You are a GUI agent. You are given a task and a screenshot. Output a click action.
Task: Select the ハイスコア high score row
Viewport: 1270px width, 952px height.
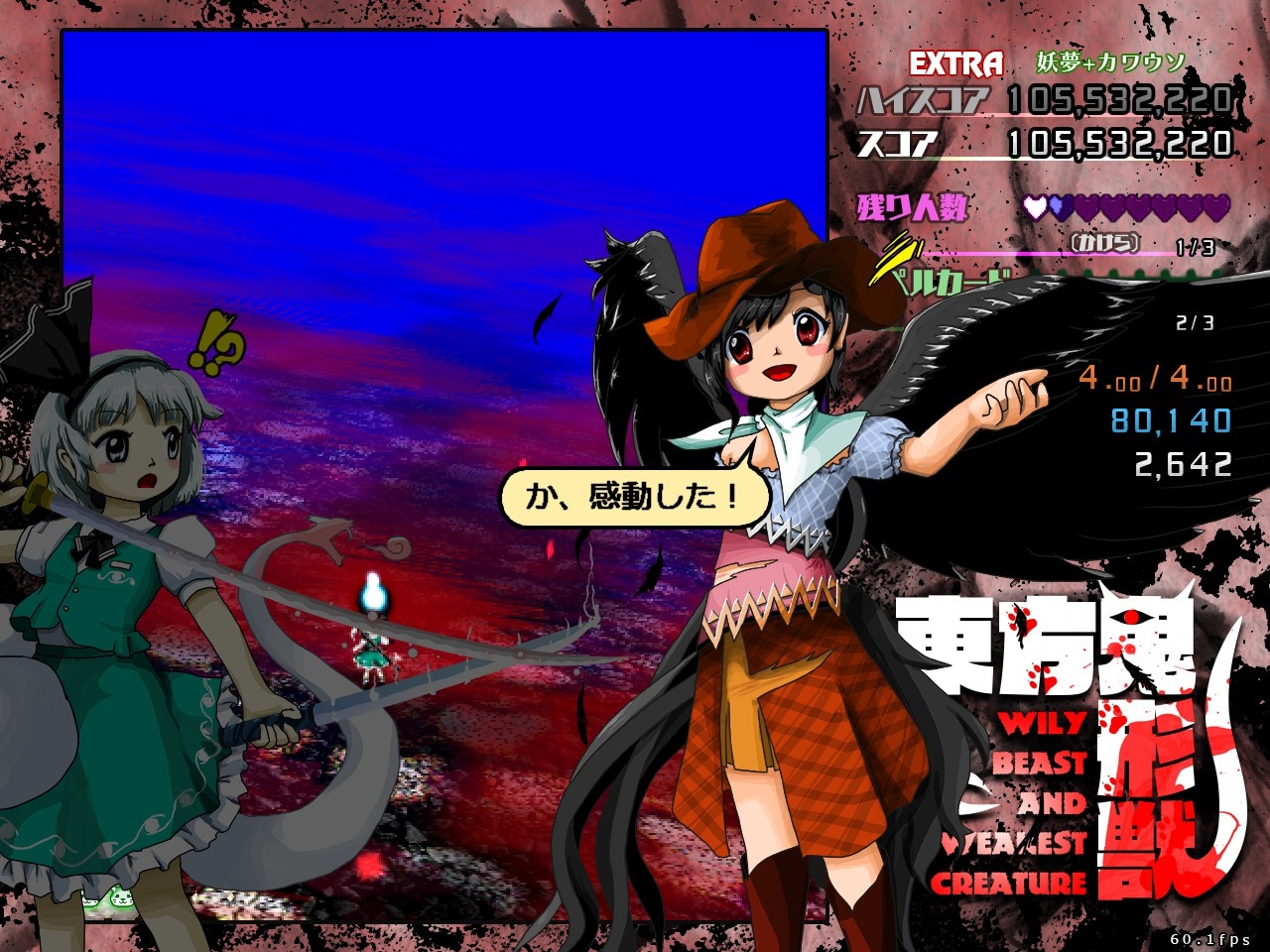tap(1042, 98)
